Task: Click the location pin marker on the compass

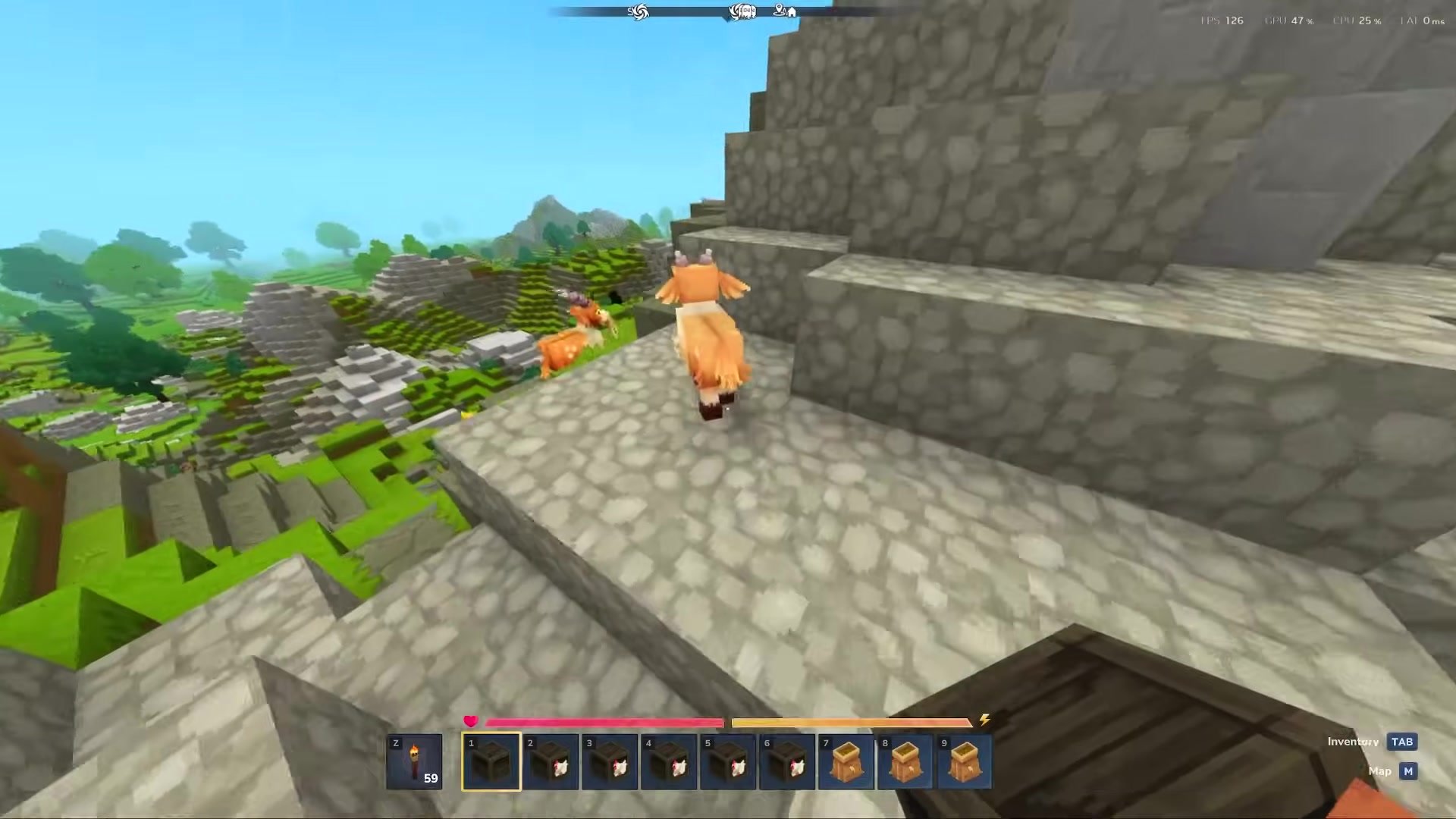Action: tap(779, 10)
